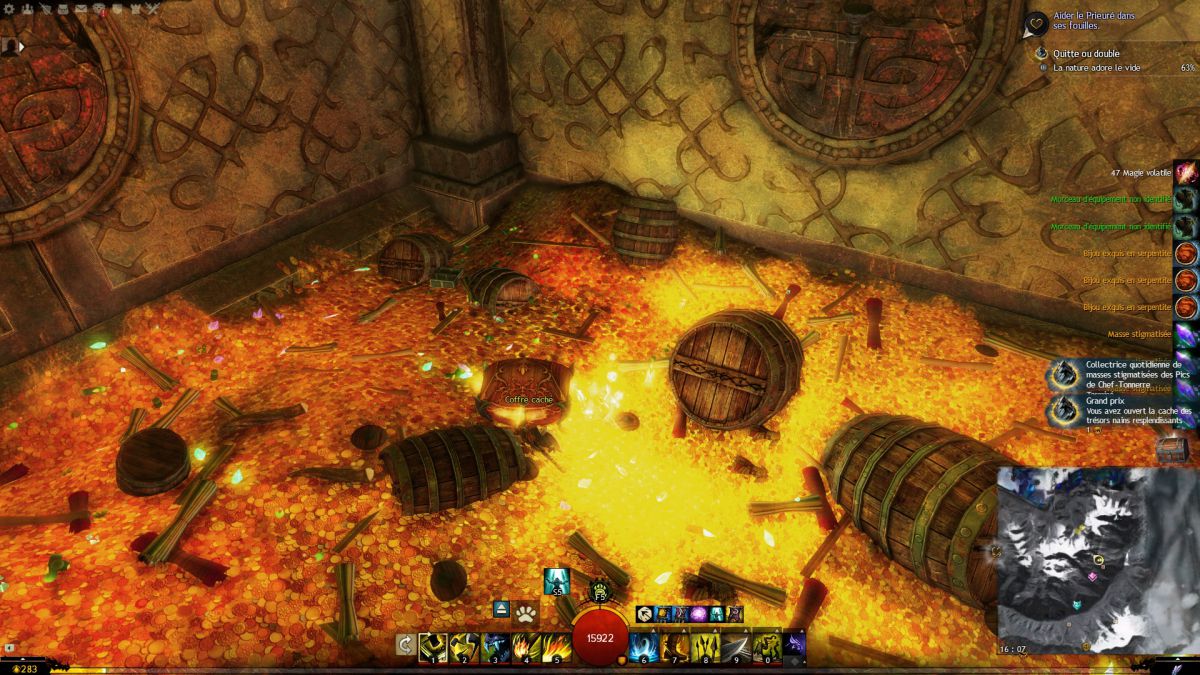
Task: Open the reward chest icon above the minimap
Action: point(1170,450)
